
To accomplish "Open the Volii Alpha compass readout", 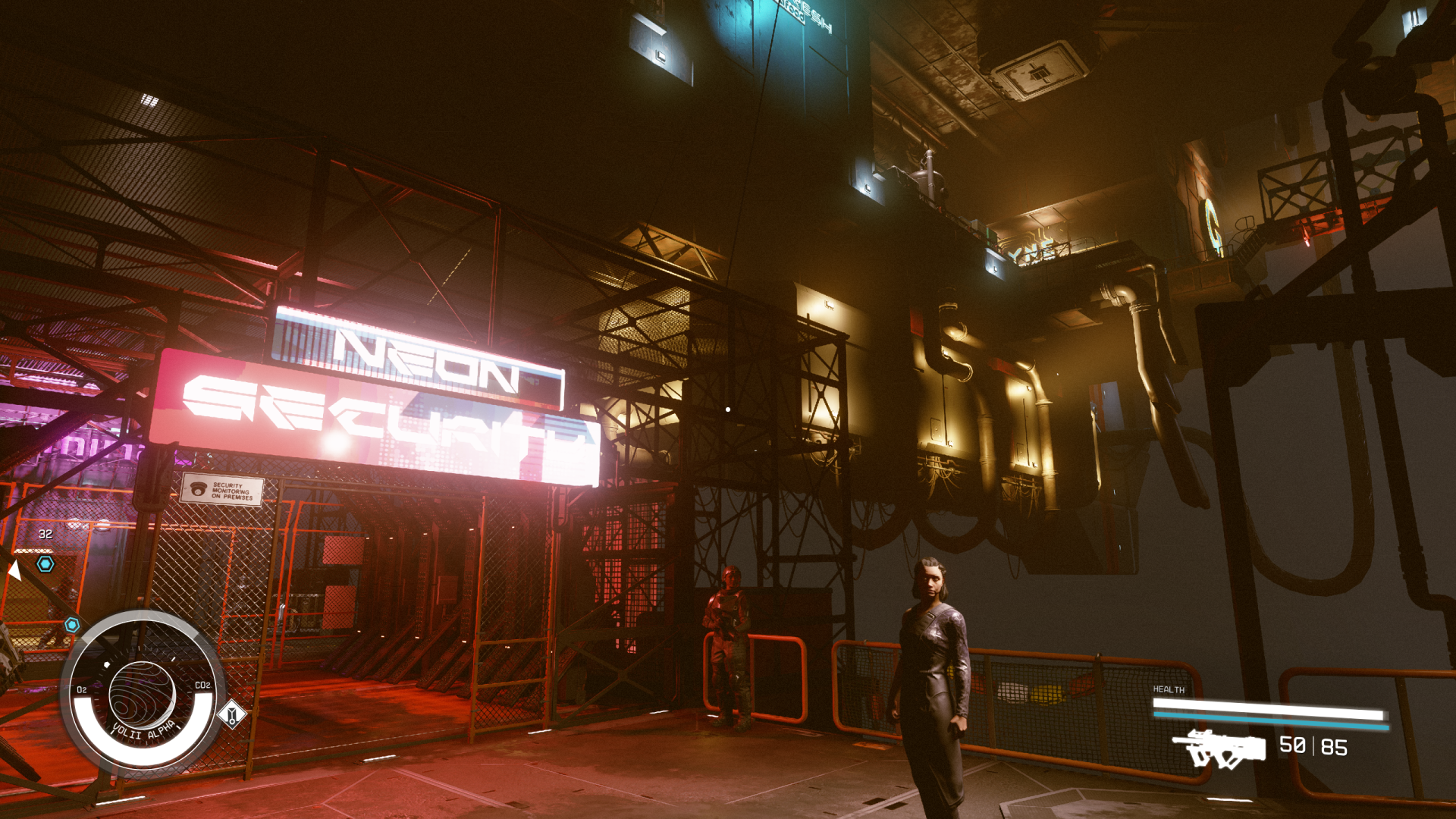I will [x=143, y=731].
